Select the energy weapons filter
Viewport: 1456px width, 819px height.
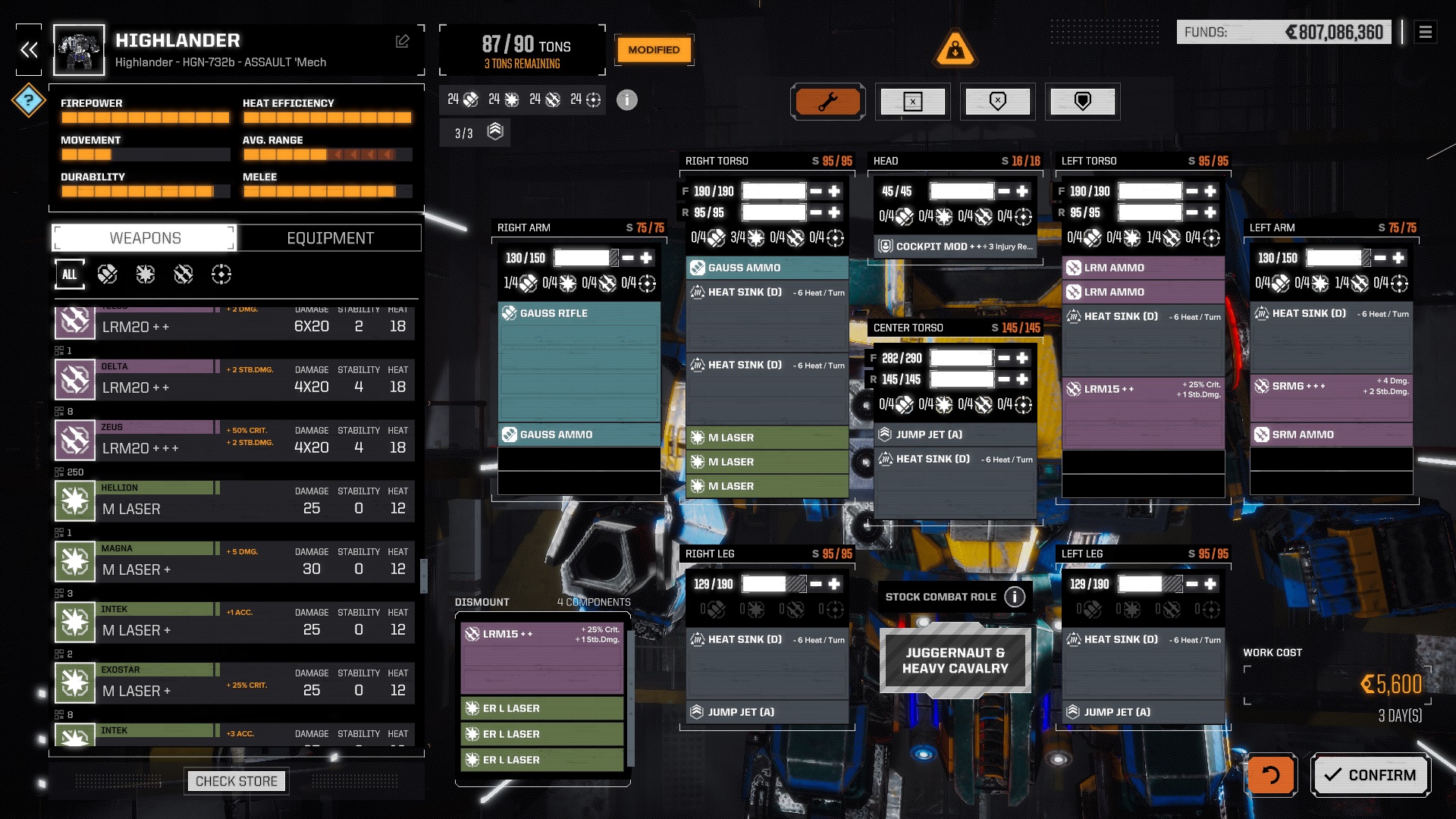pyautogui.click(x=146, y=275)
